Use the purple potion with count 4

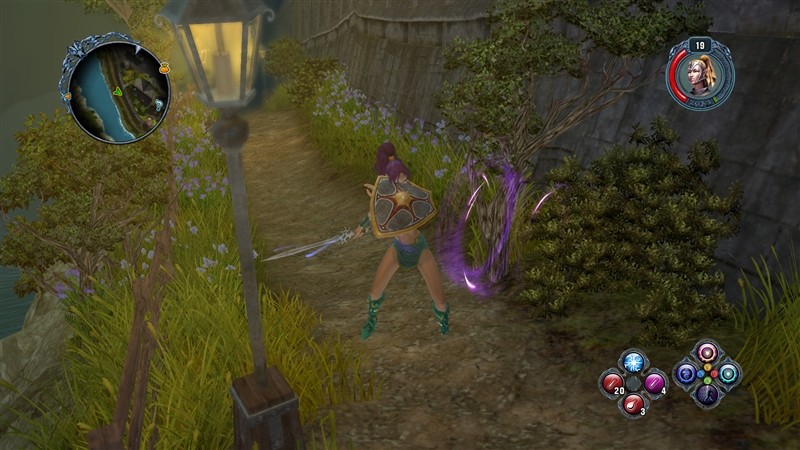[x=654, y=383]
